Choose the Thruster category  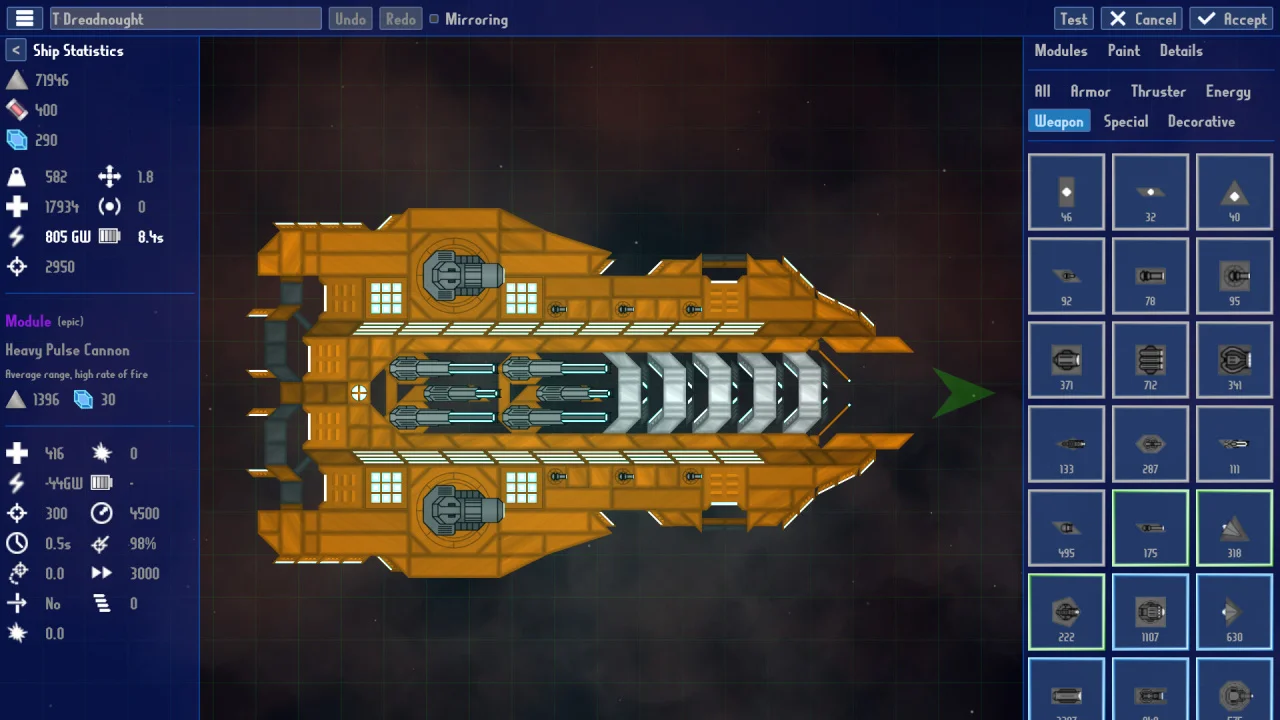click(1158, 91)
